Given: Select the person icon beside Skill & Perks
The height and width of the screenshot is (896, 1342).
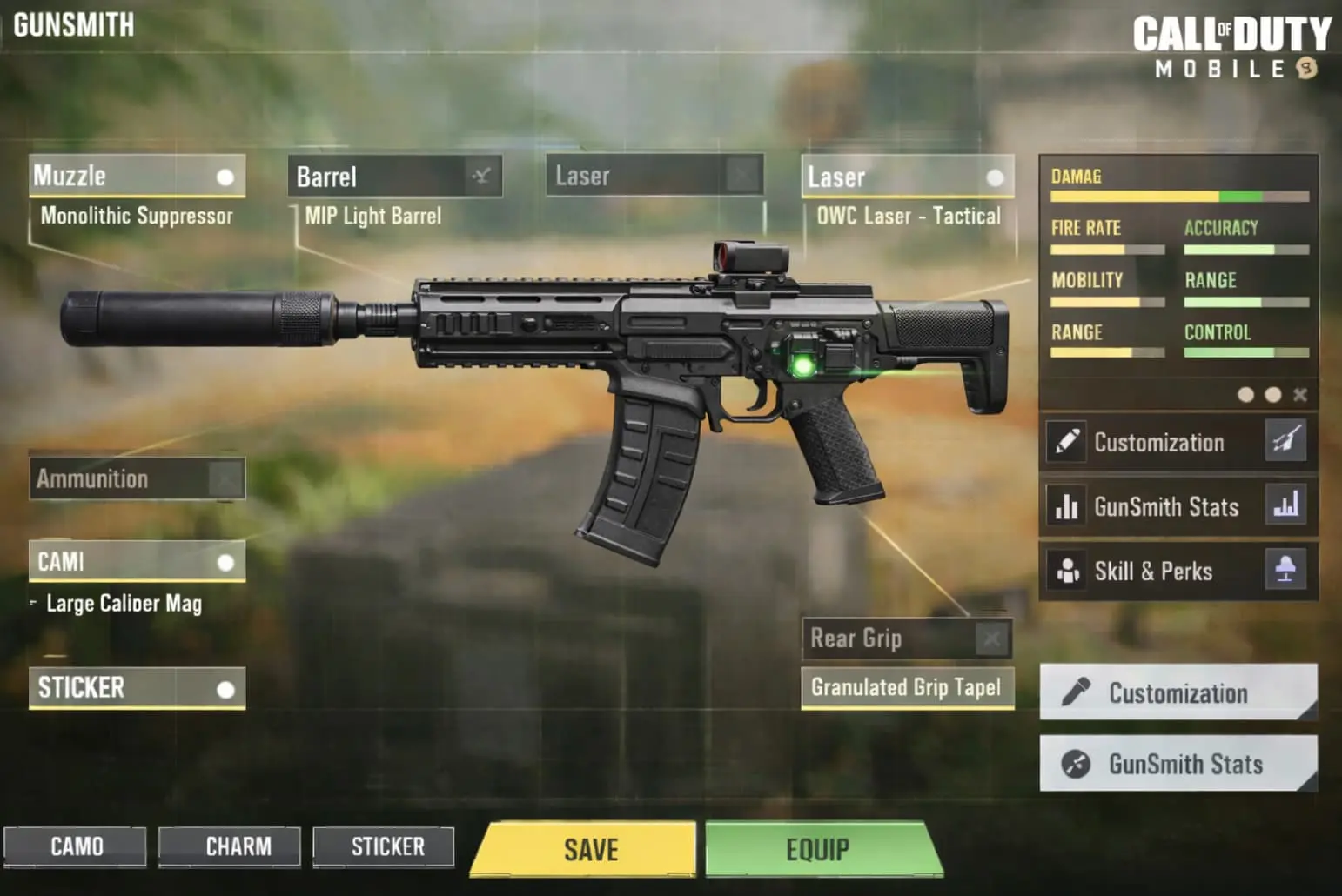Looking at the screenshot, I should pyautogui.click(x=1067, y=571).
